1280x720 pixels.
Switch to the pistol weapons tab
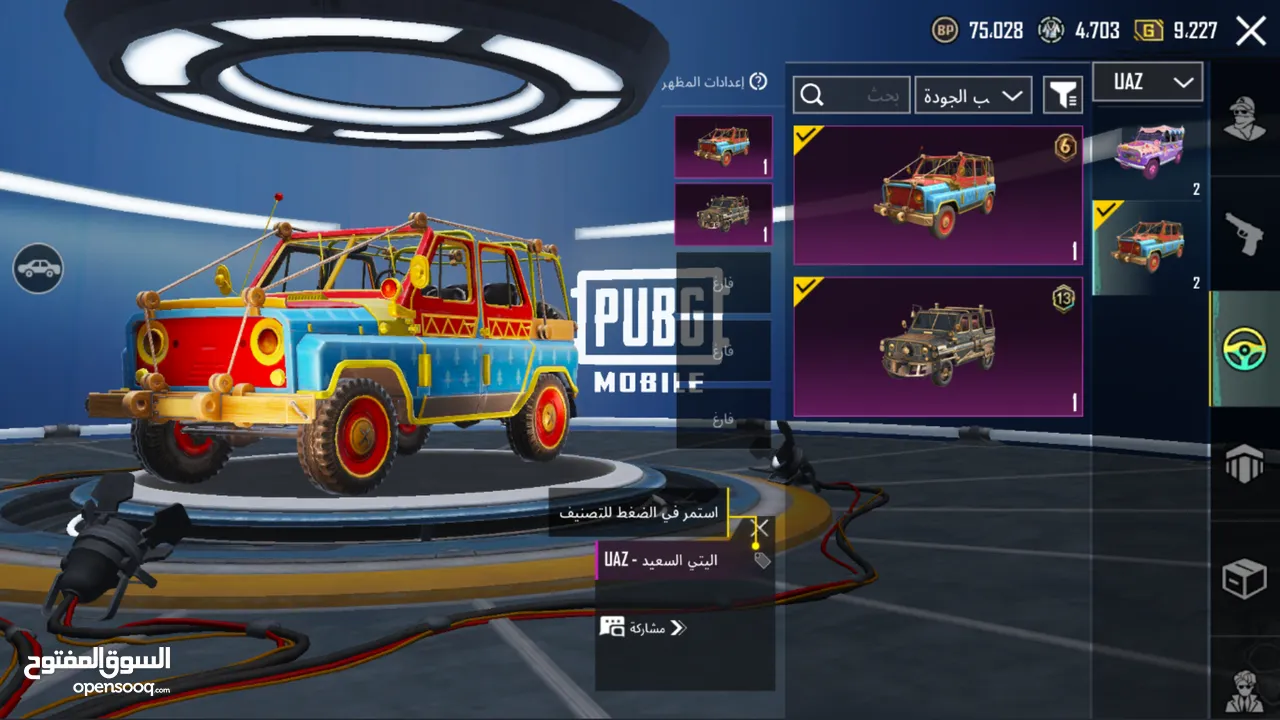click(1245, 235)
